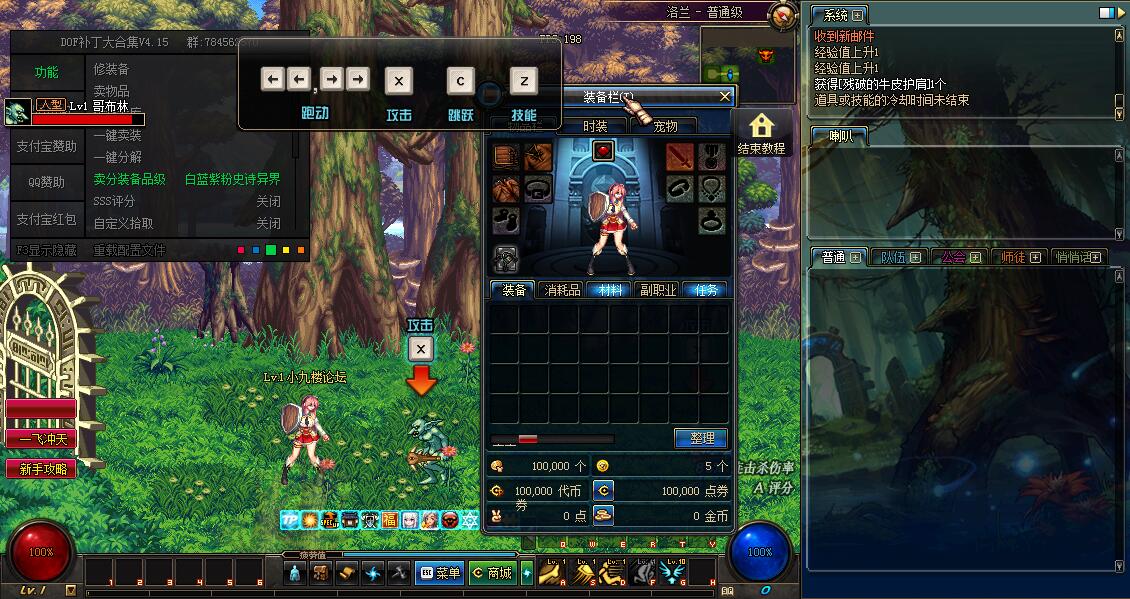Click the 结束教程 end tutorial house button
Viewport: 1130px width, 599px height.
[x=762, y=133]
